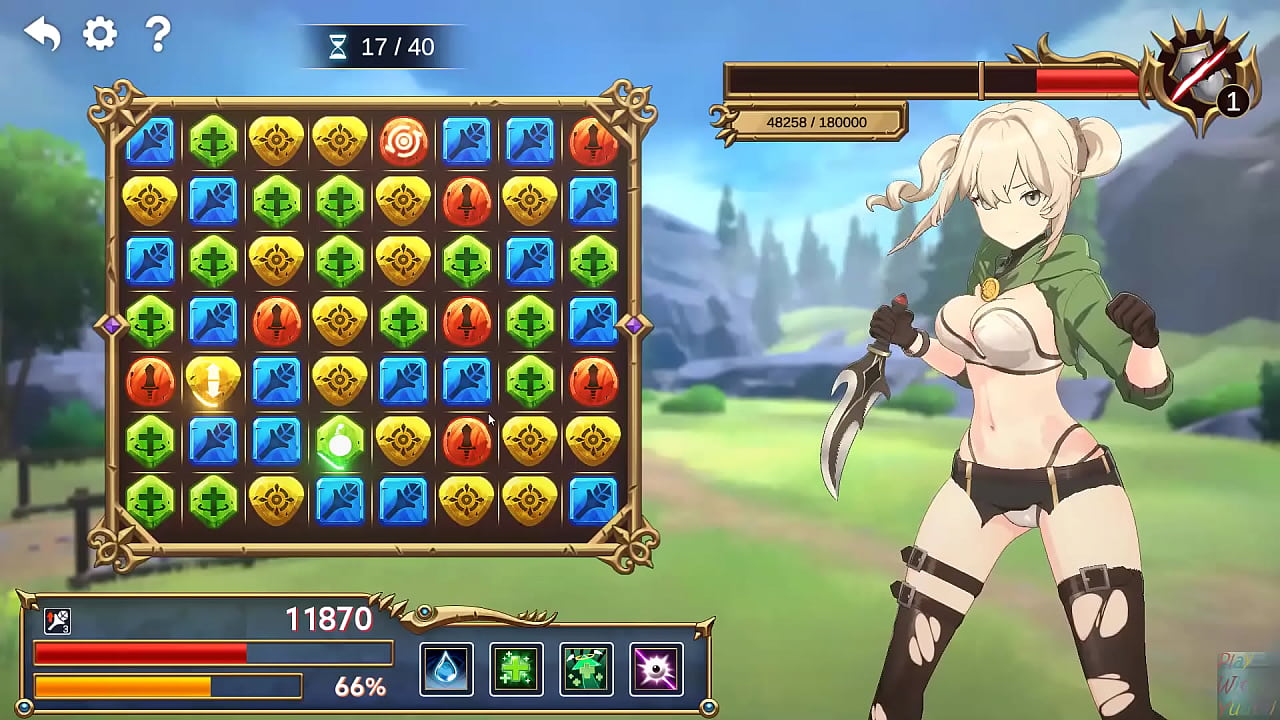Activate the blue water drop skill
The width and height of the screenshot is (1280, 720).
[446, 669]
